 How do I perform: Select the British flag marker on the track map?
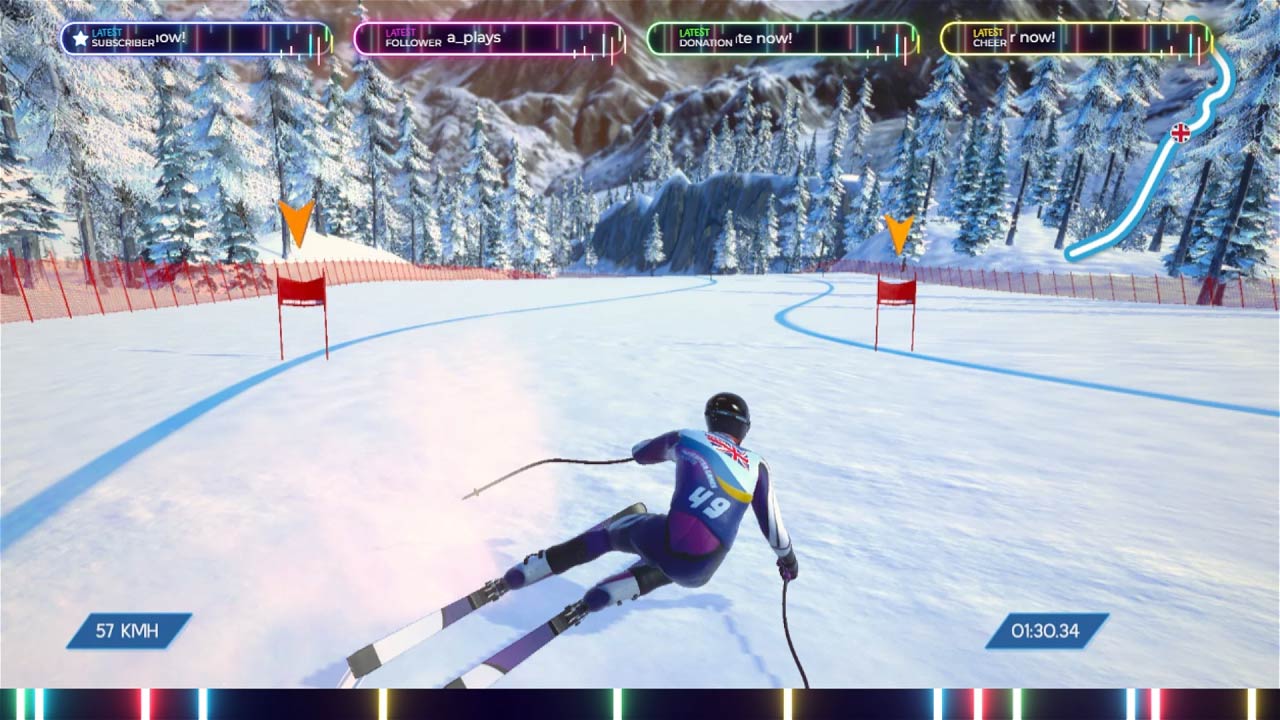tap(1180, 133)
